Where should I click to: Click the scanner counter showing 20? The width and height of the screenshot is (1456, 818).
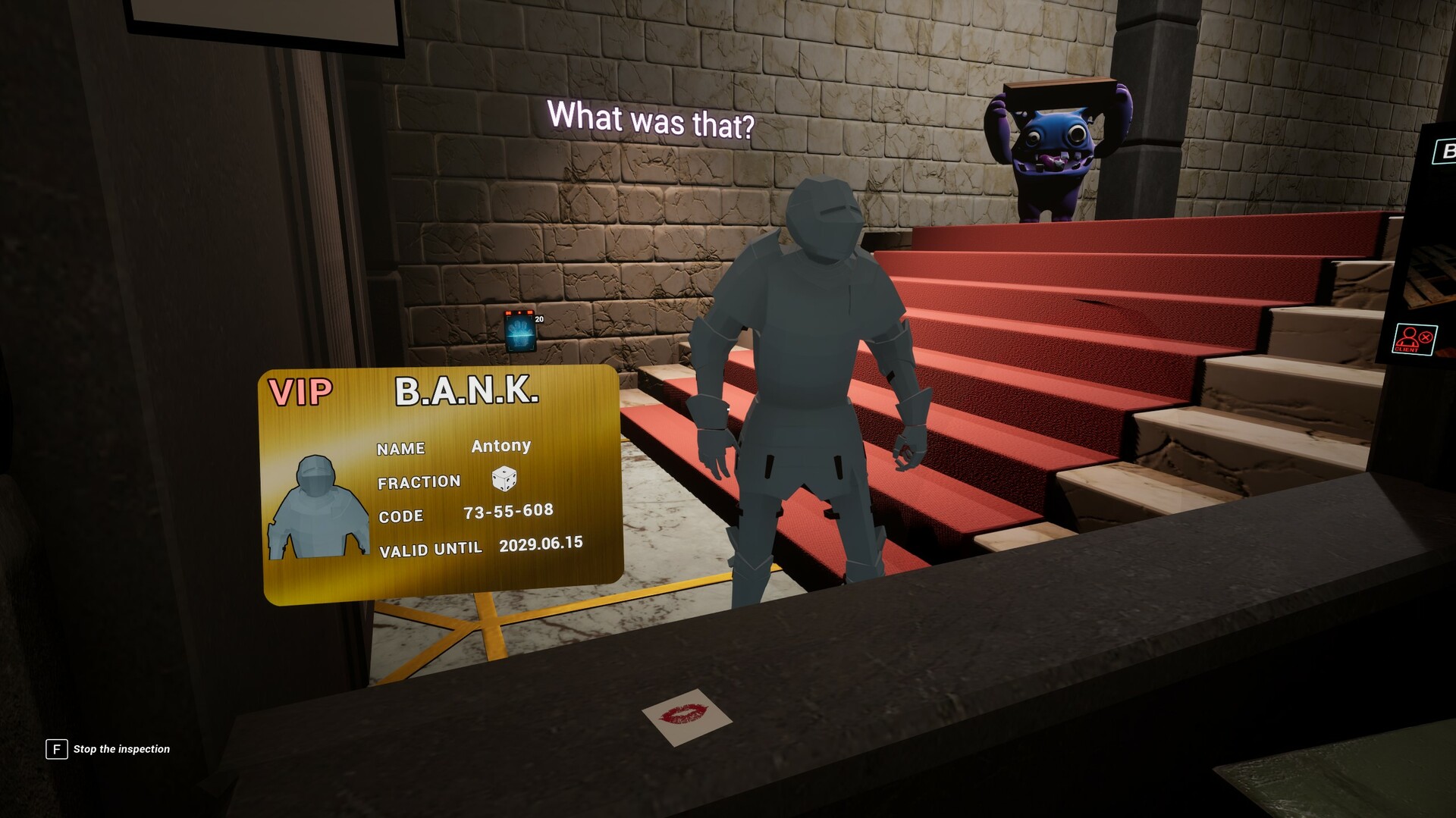click(x=539, y=319)
